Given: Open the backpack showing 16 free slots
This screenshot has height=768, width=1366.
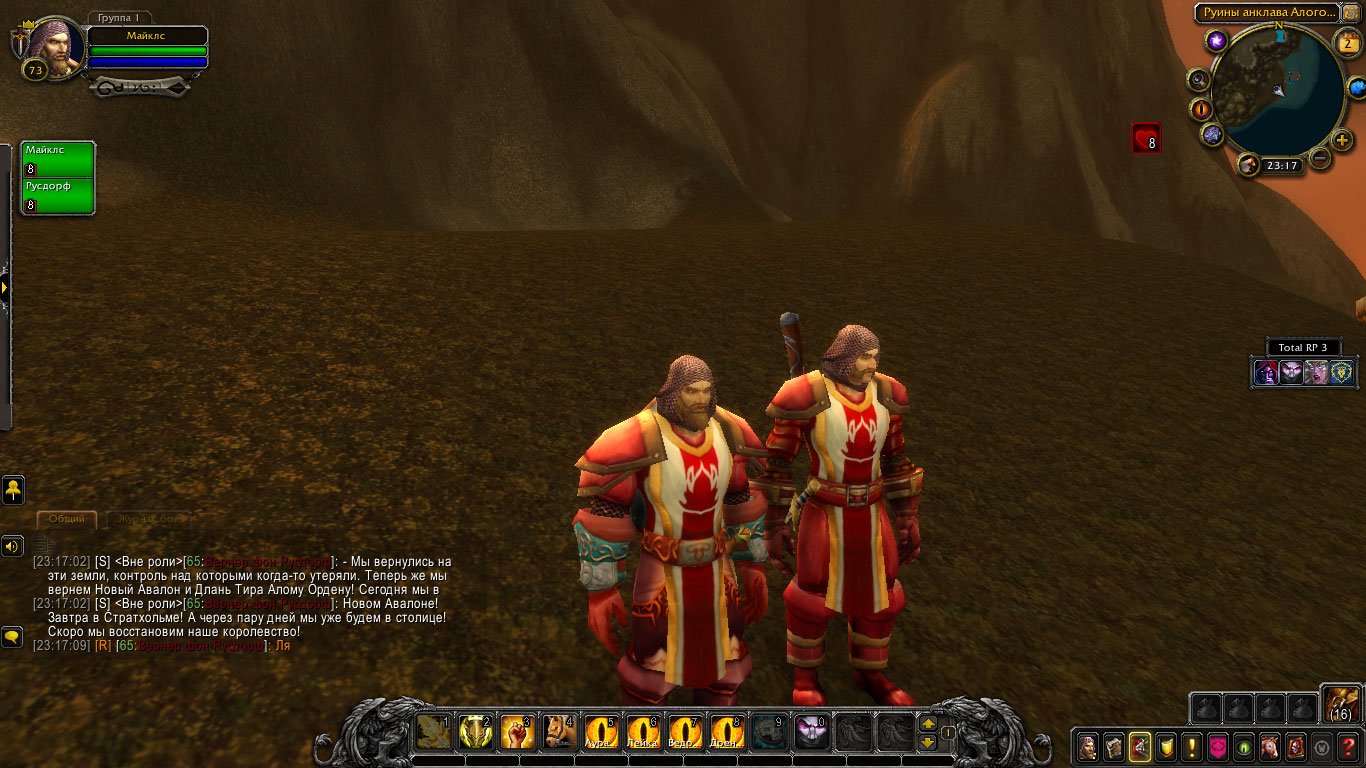Looking at the screenshot, I should point(1340,704).
